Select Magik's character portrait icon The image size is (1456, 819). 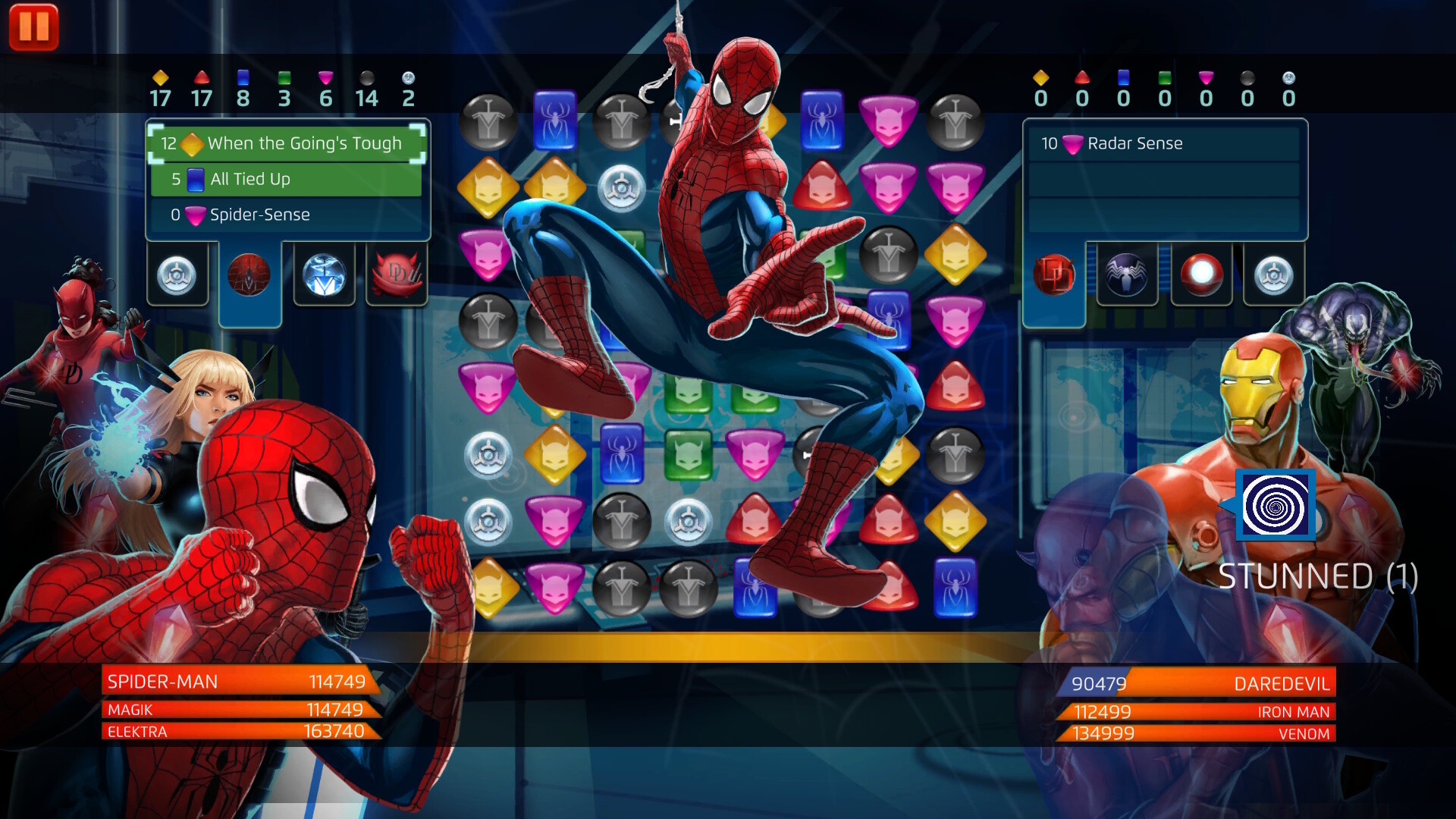(324, 275)
